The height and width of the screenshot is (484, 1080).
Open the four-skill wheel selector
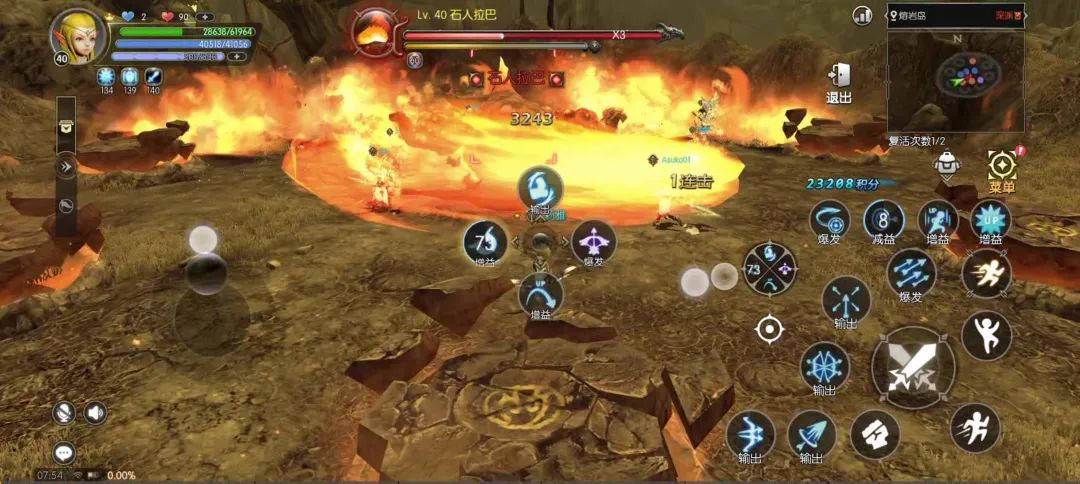769,268
